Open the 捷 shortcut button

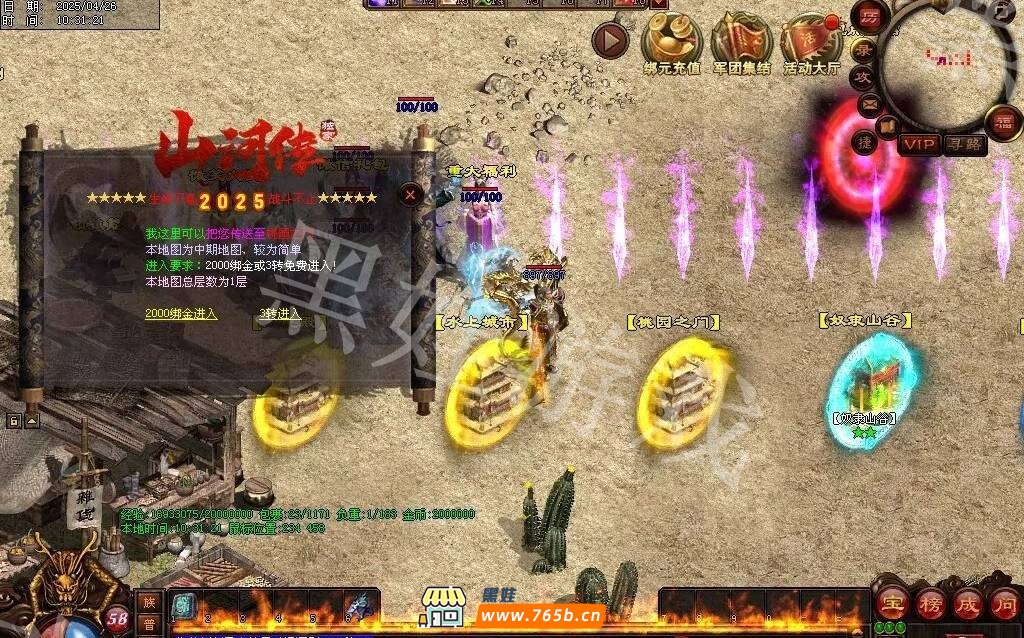click(x=864, y=143)
